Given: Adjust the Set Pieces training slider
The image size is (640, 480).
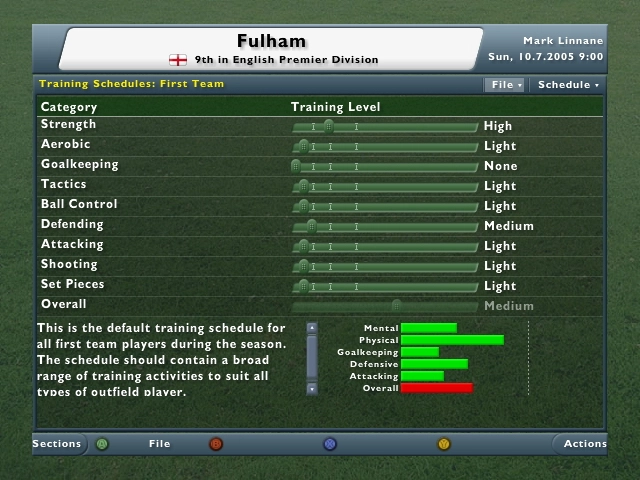Looking at the screenshot, I should pos(303,286).
